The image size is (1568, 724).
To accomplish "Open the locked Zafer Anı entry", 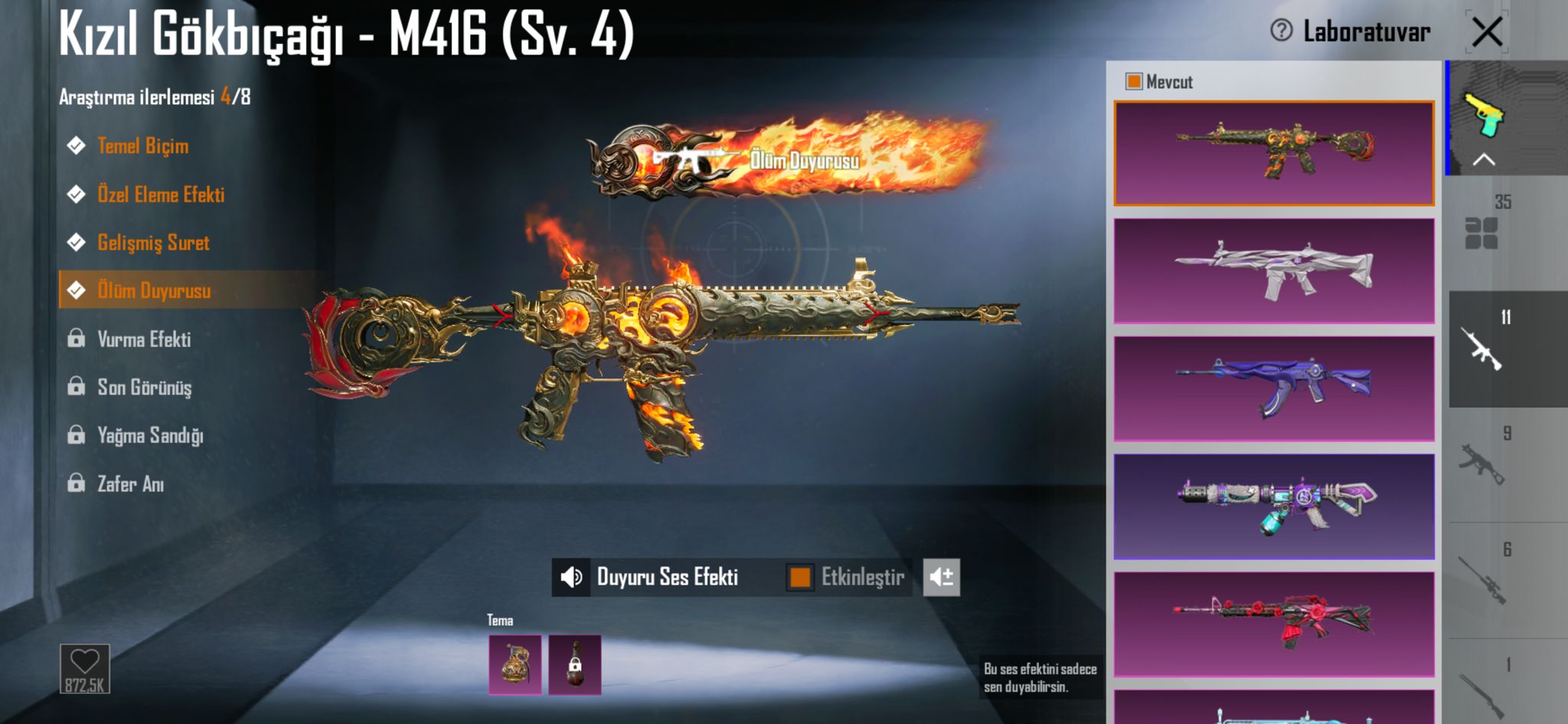I will tap(130, 484).
